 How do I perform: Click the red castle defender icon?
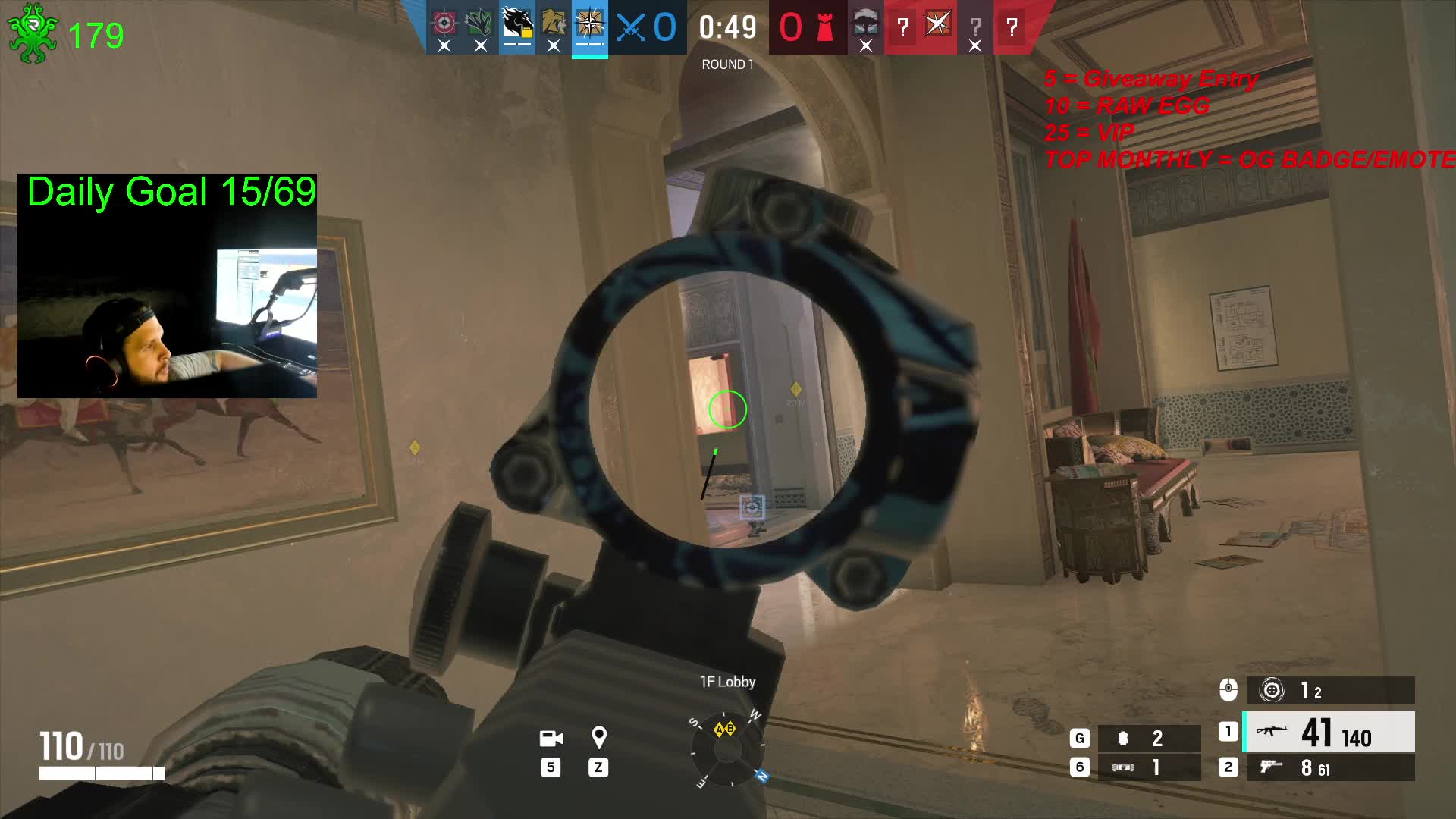(825, 28)
